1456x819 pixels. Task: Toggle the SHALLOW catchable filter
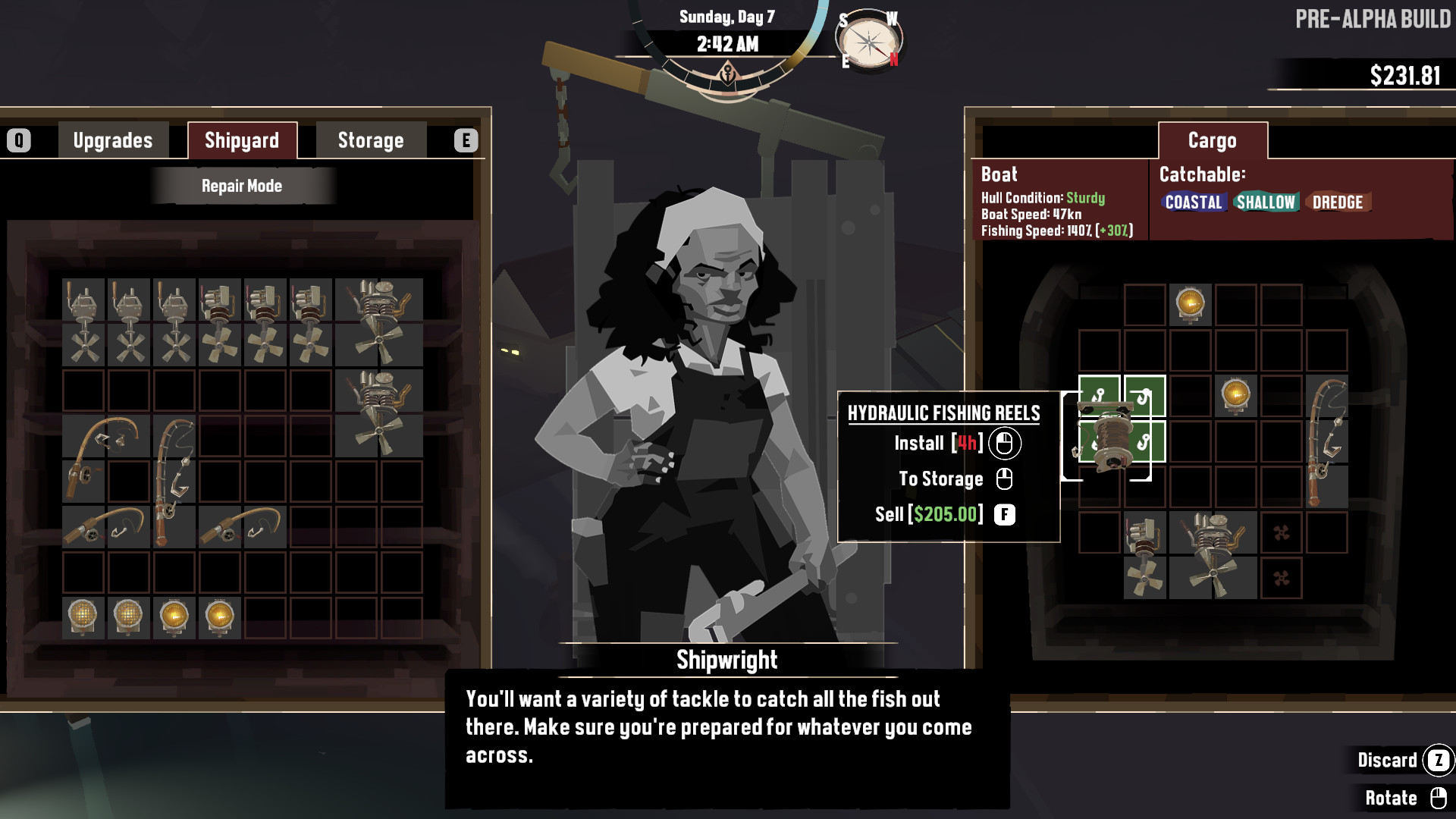pos(1265,202)
